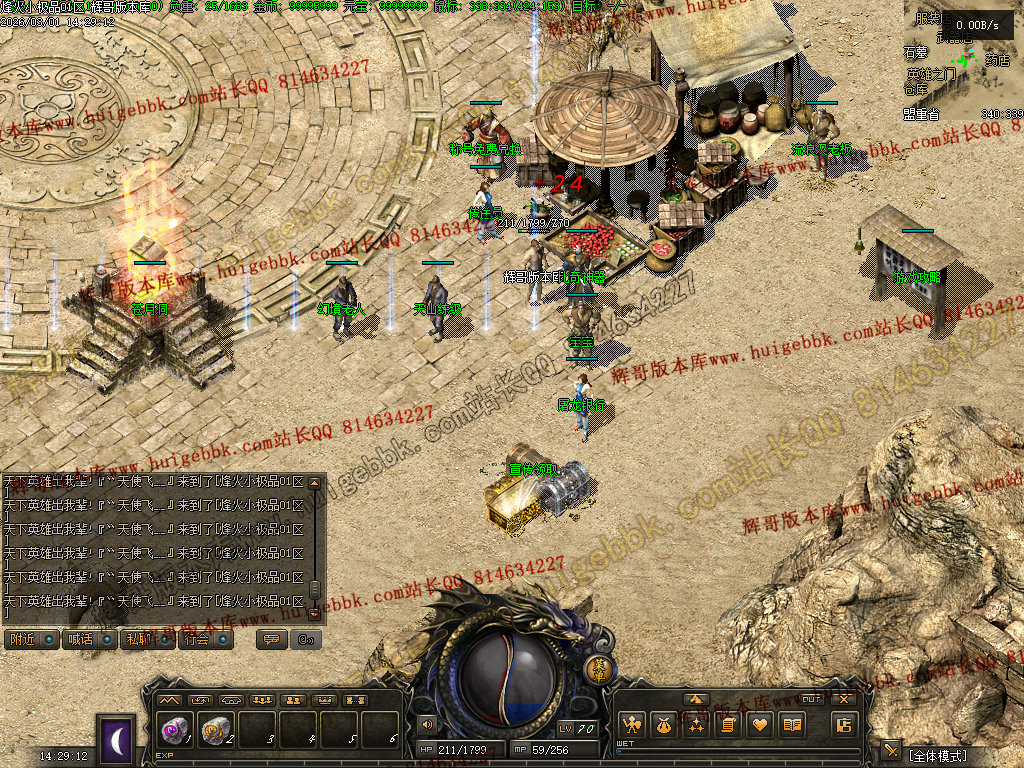
Task: Open the bag inventory icon
Action: (663, 725)
